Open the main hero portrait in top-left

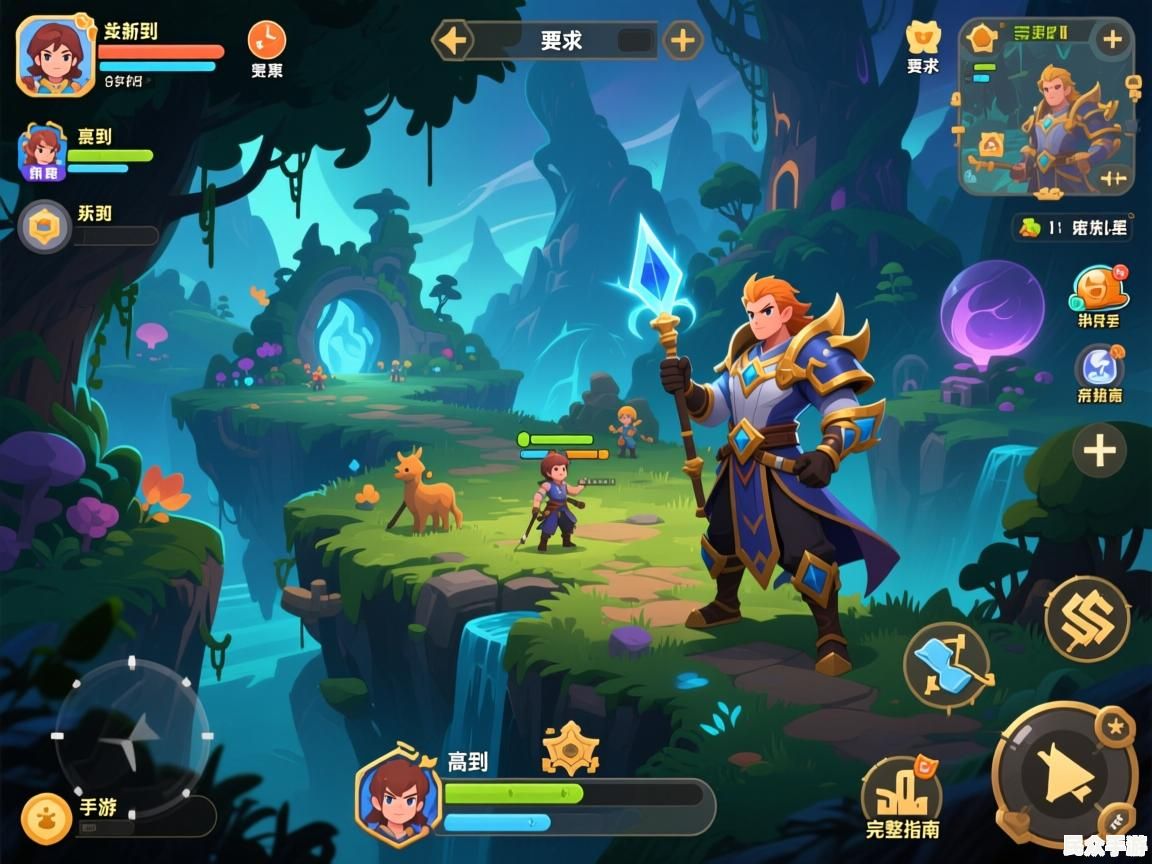[x=56, y=56]
